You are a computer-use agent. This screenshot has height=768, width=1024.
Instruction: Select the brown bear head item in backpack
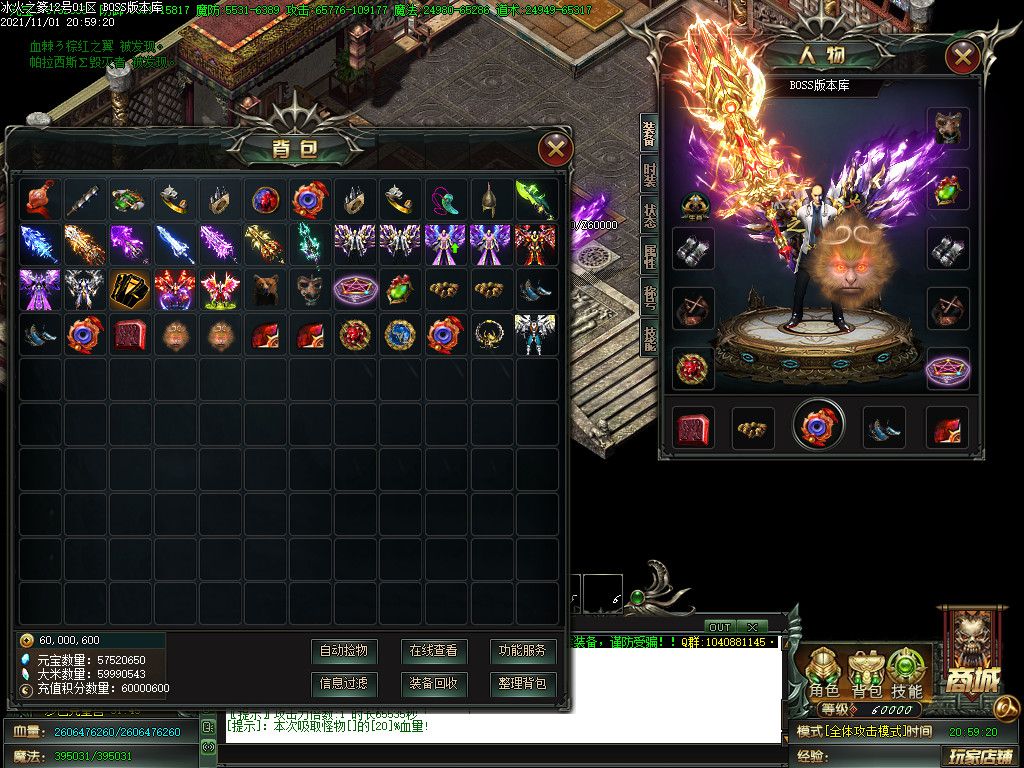click(264, 289)
